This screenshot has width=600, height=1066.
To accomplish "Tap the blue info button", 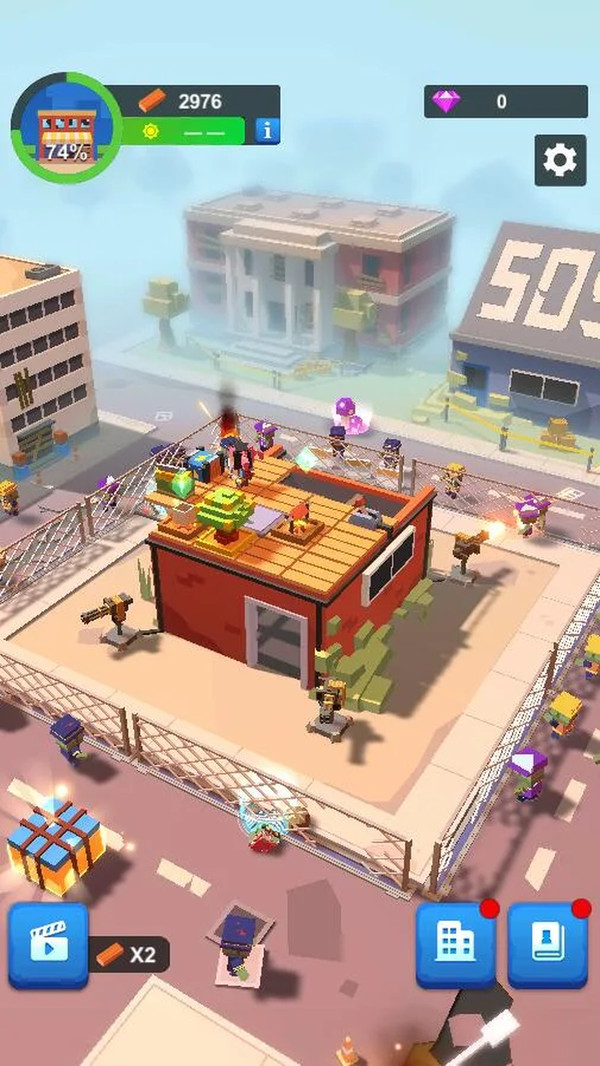I will click(x=266, y=130).
